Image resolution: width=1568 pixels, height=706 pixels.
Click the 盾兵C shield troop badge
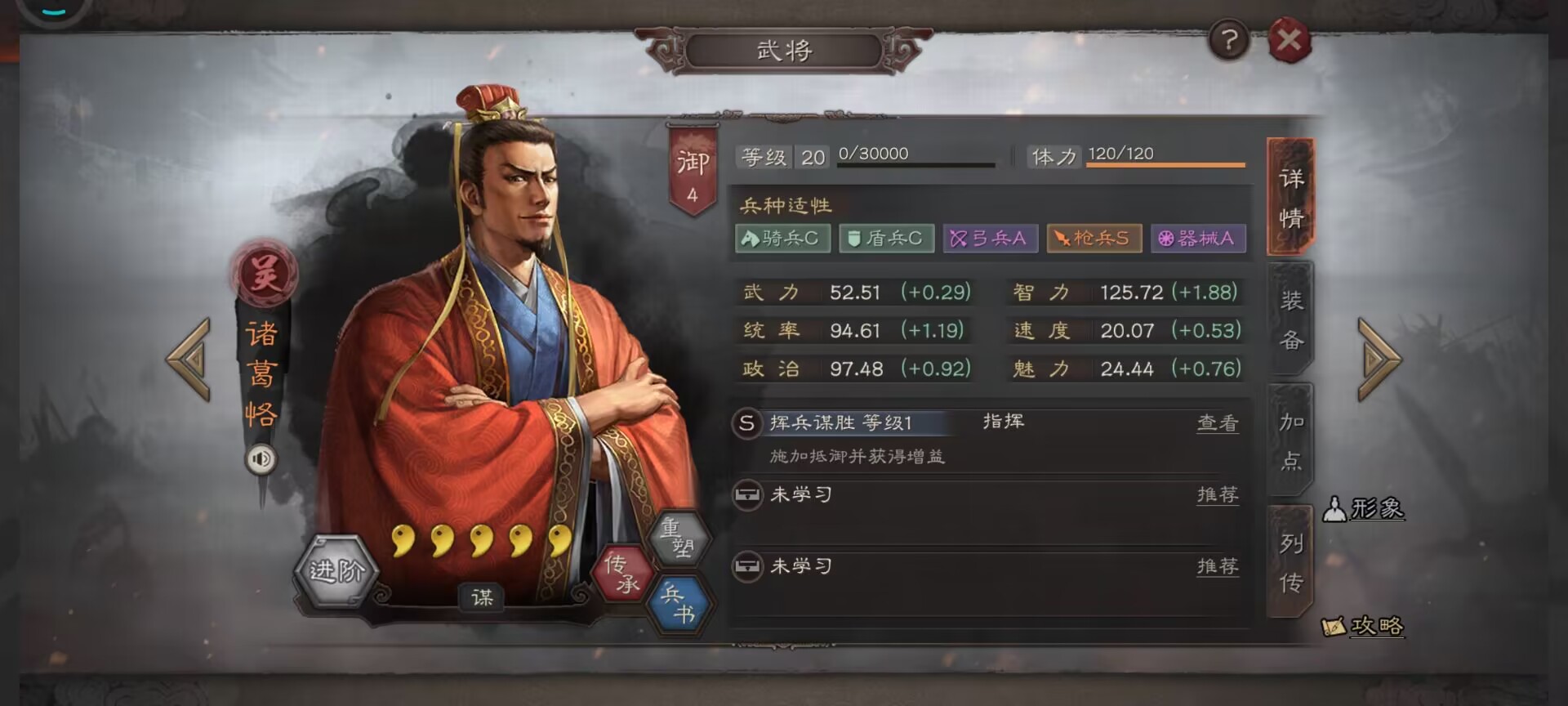pos(885,238)
